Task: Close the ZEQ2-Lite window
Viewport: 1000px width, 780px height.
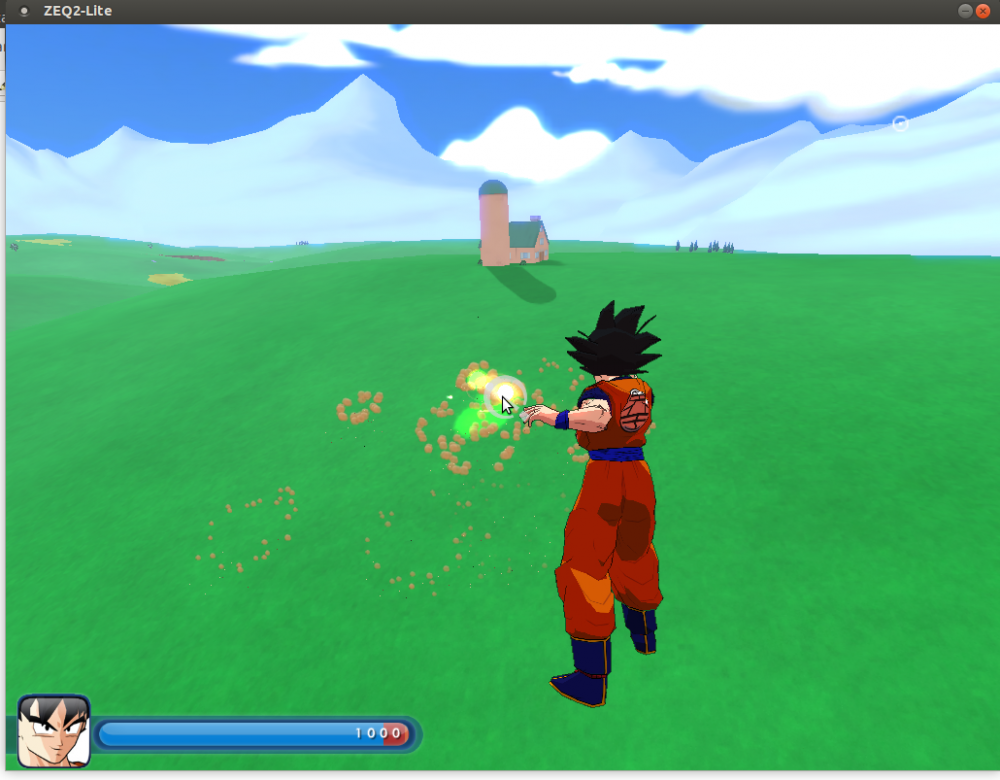Action: point(984,11)
